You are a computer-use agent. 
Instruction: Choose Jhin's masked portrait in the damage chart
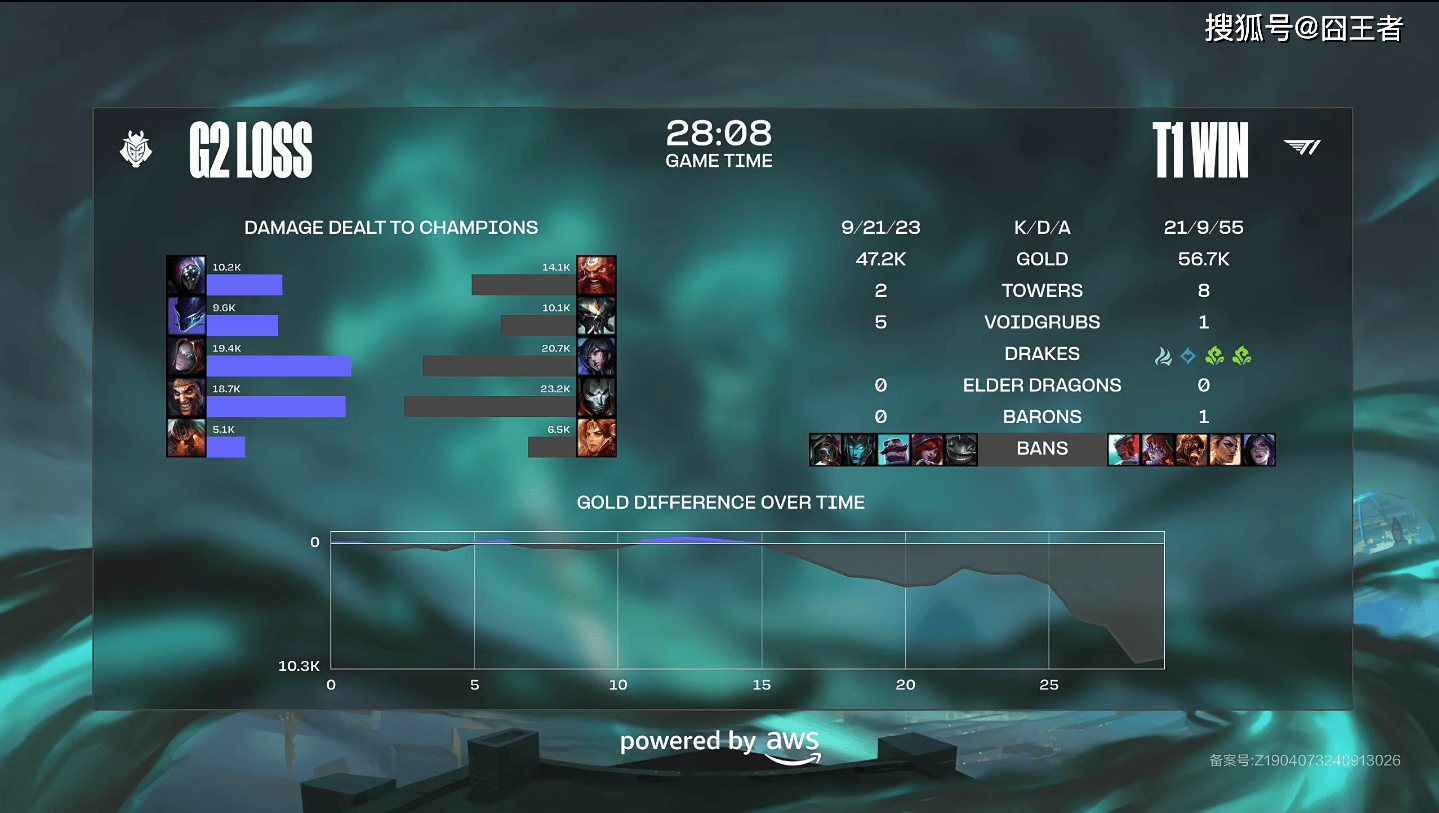[596, 397]
